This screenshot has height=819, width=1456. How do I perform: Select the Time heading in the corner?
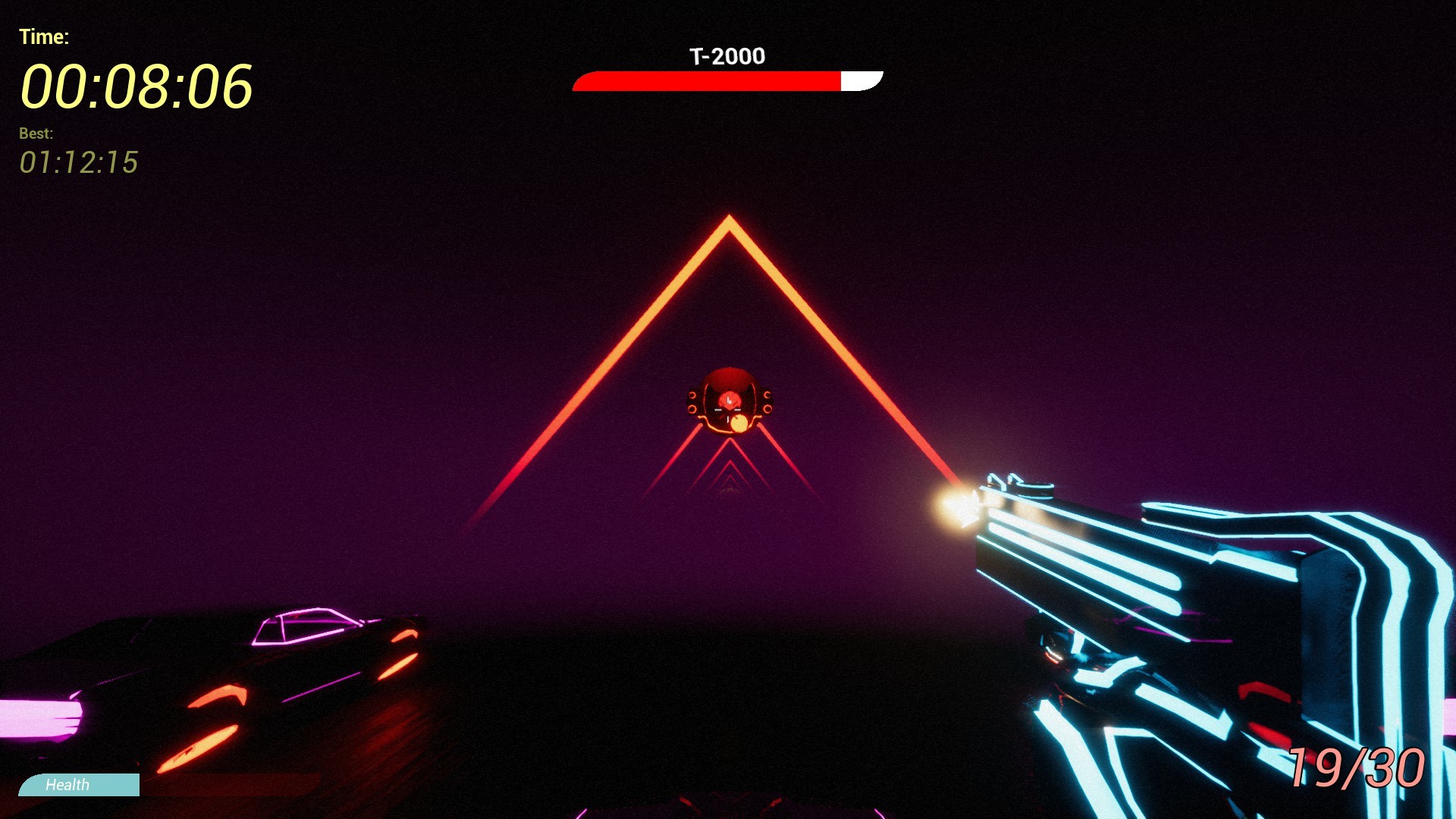pyautogui.click(x=44, y=35)
